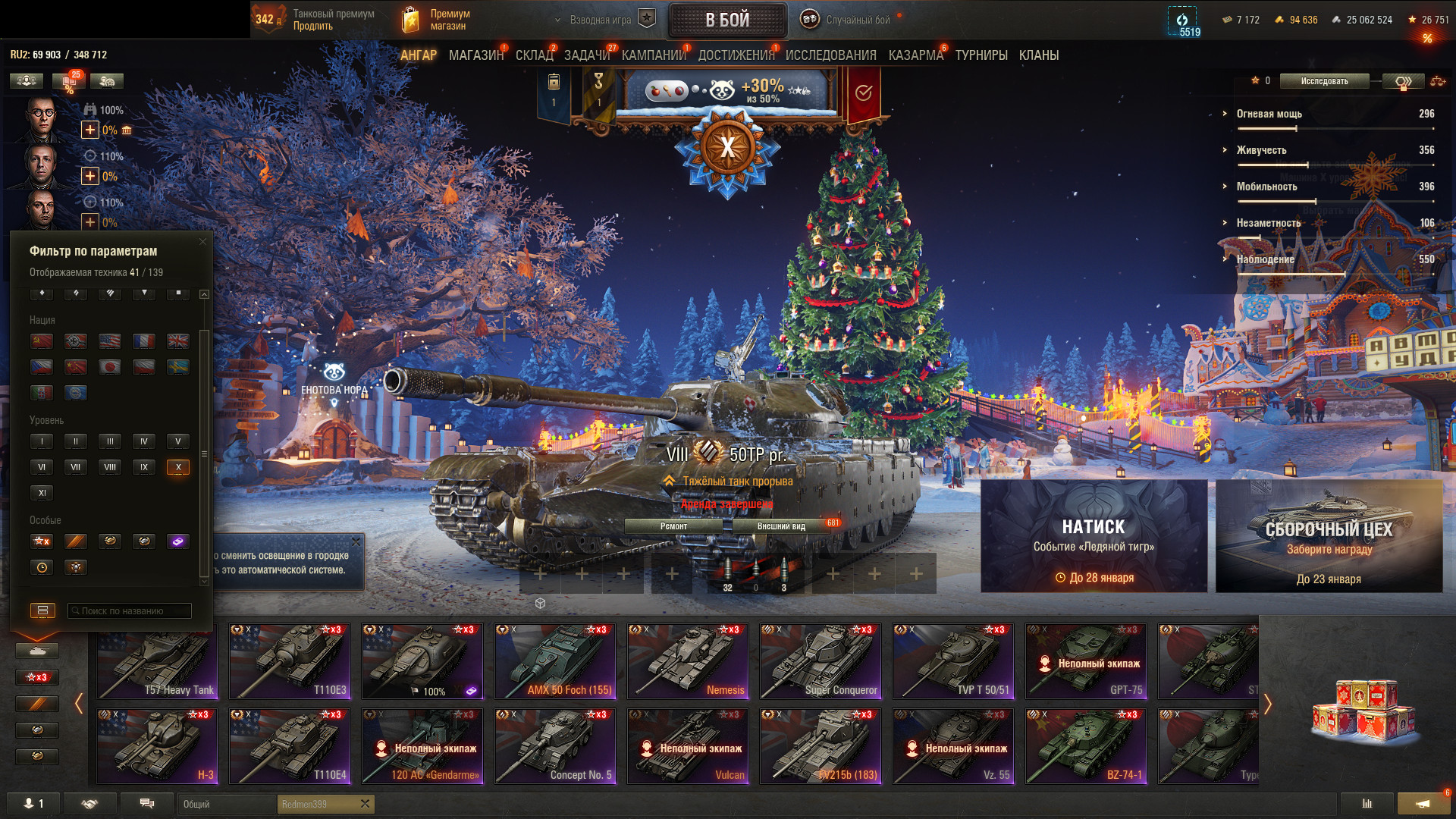The image size is (1456, 819).
Task: Focus the tank name search field
Action: click(x=130, y=611)
